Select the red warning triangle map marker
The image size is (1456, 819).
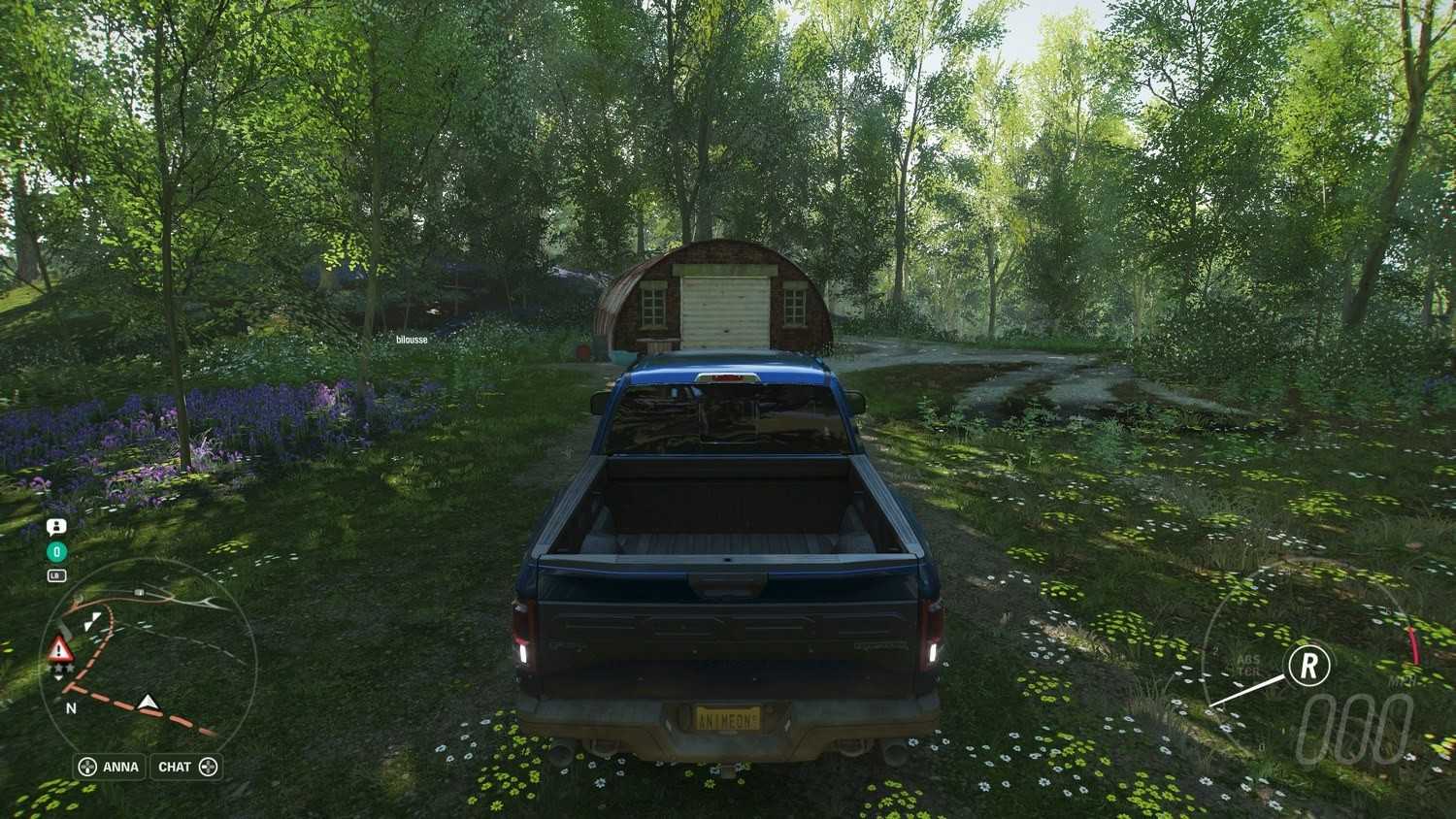click(x=60, y=649)
